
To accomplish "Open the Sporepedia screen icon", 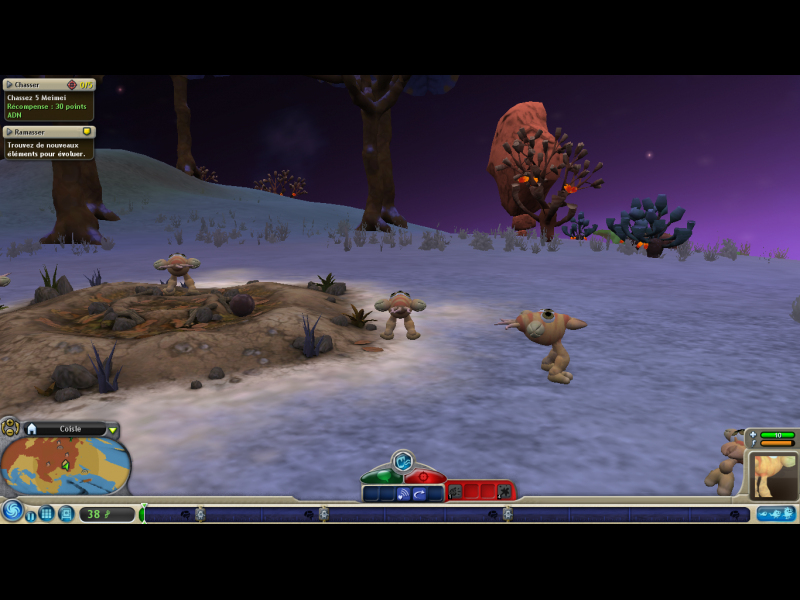I will coord(66,514).
